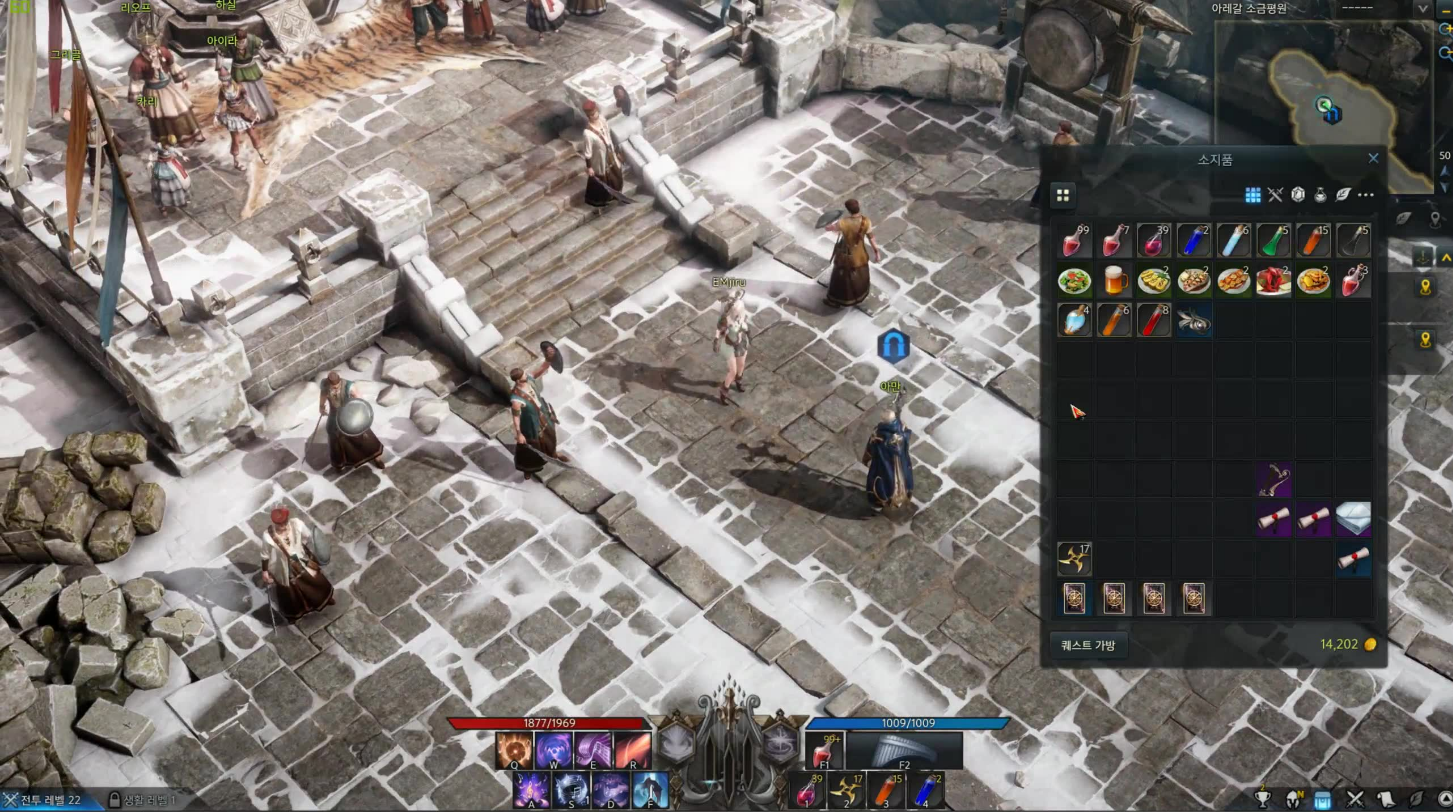The width and height of the screenshot is (1453, 812).
Task: Open the 퀘스트 가방 quest bag
Action: (1088, 645)
